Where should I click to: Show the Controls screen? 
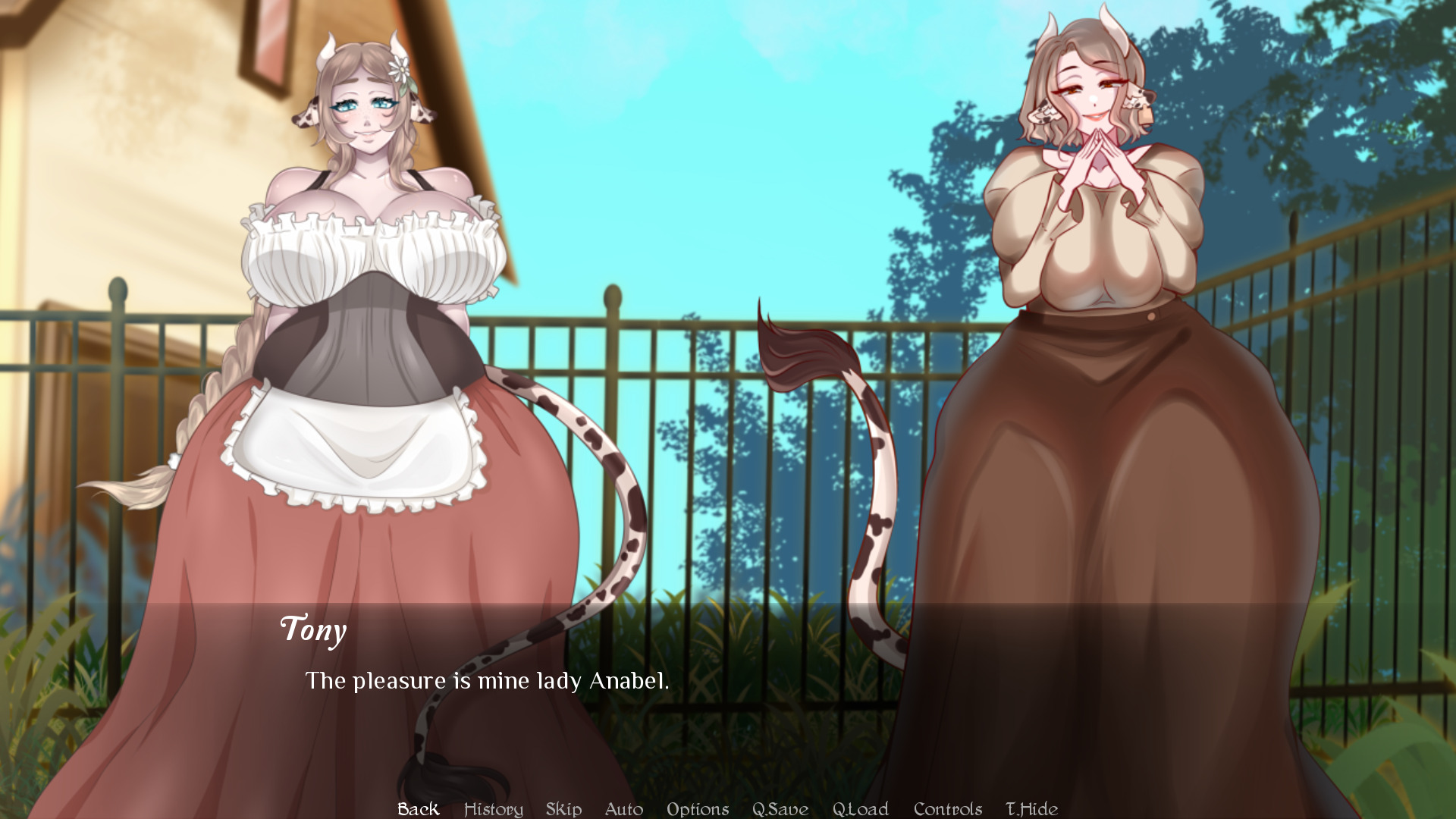pyautogui.click(x=947, y=809)
